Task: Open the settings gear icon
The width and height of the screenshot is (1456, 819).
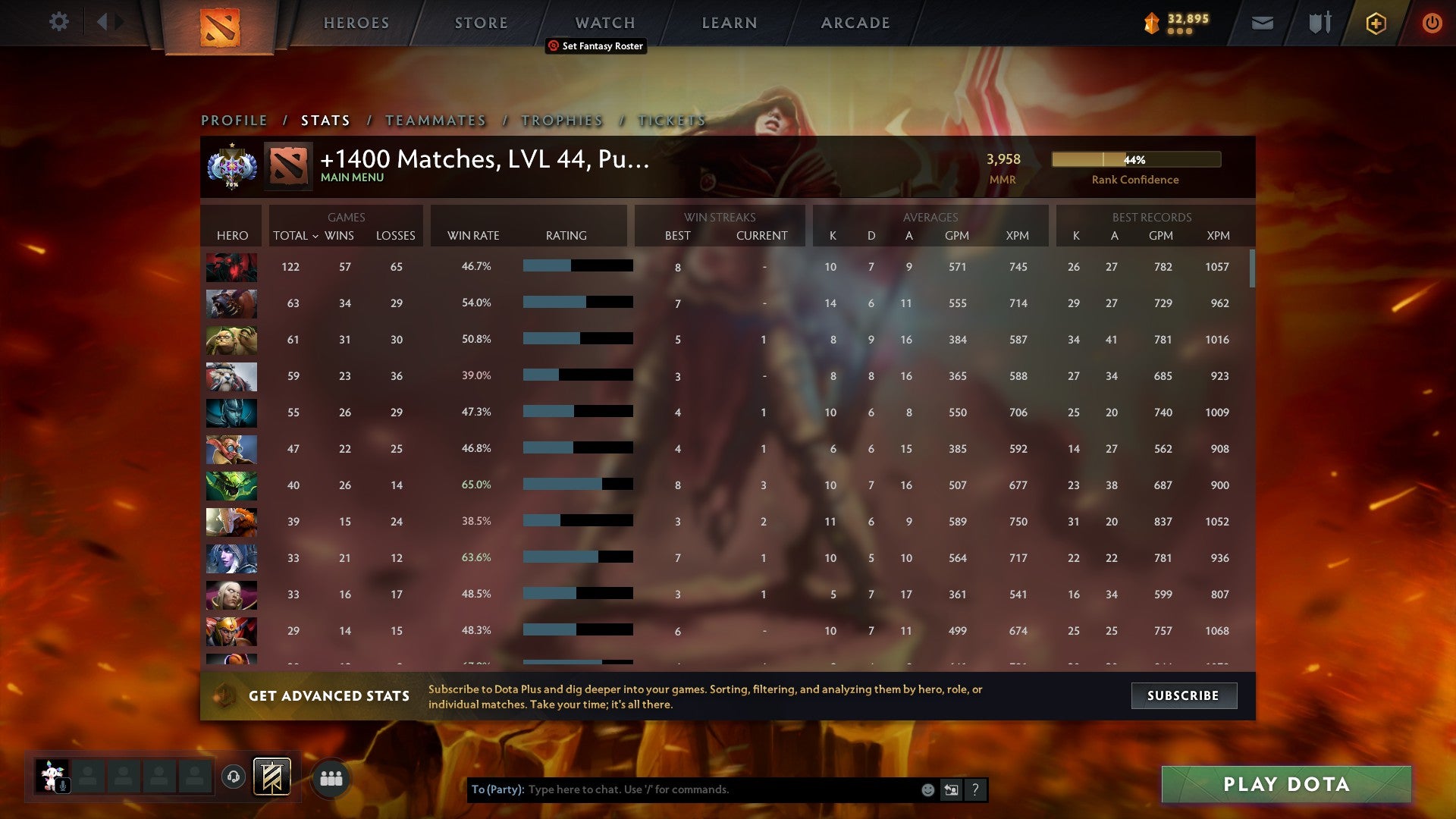Action: [59, 23]
